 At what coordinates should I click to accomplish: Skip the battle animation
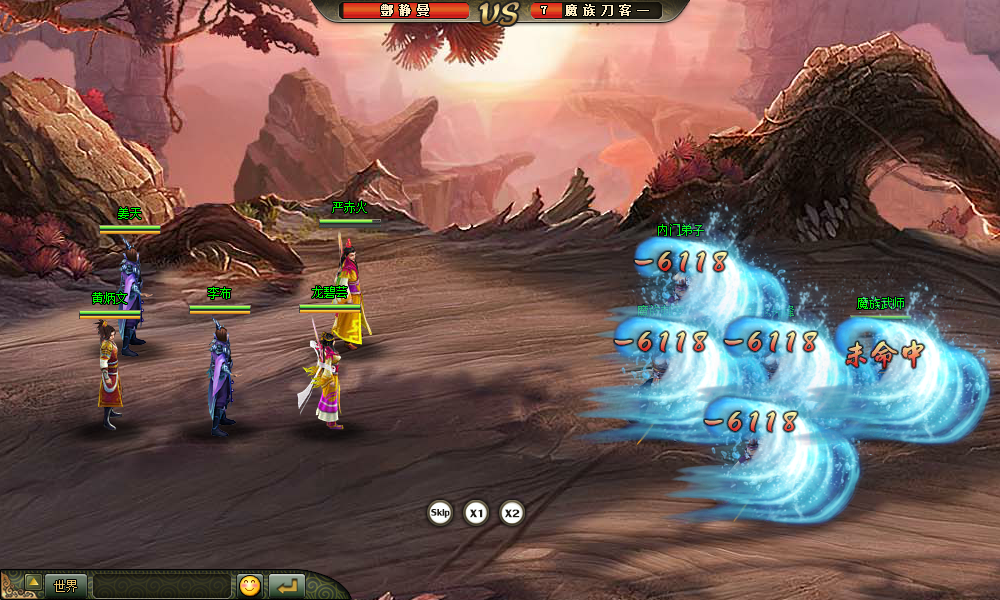tap(440, 513)
